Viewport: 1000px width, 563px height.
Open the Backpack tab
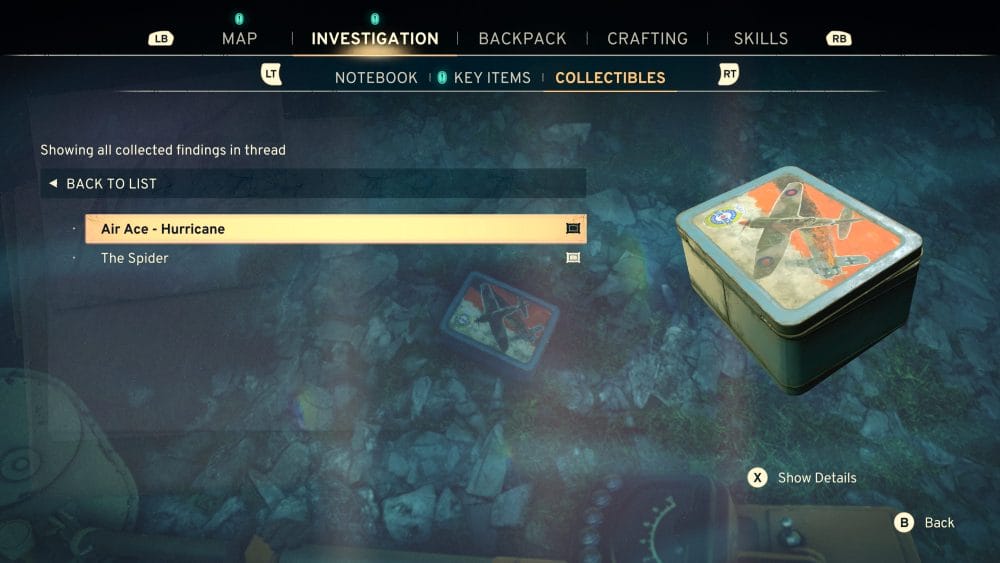point(522,39)
